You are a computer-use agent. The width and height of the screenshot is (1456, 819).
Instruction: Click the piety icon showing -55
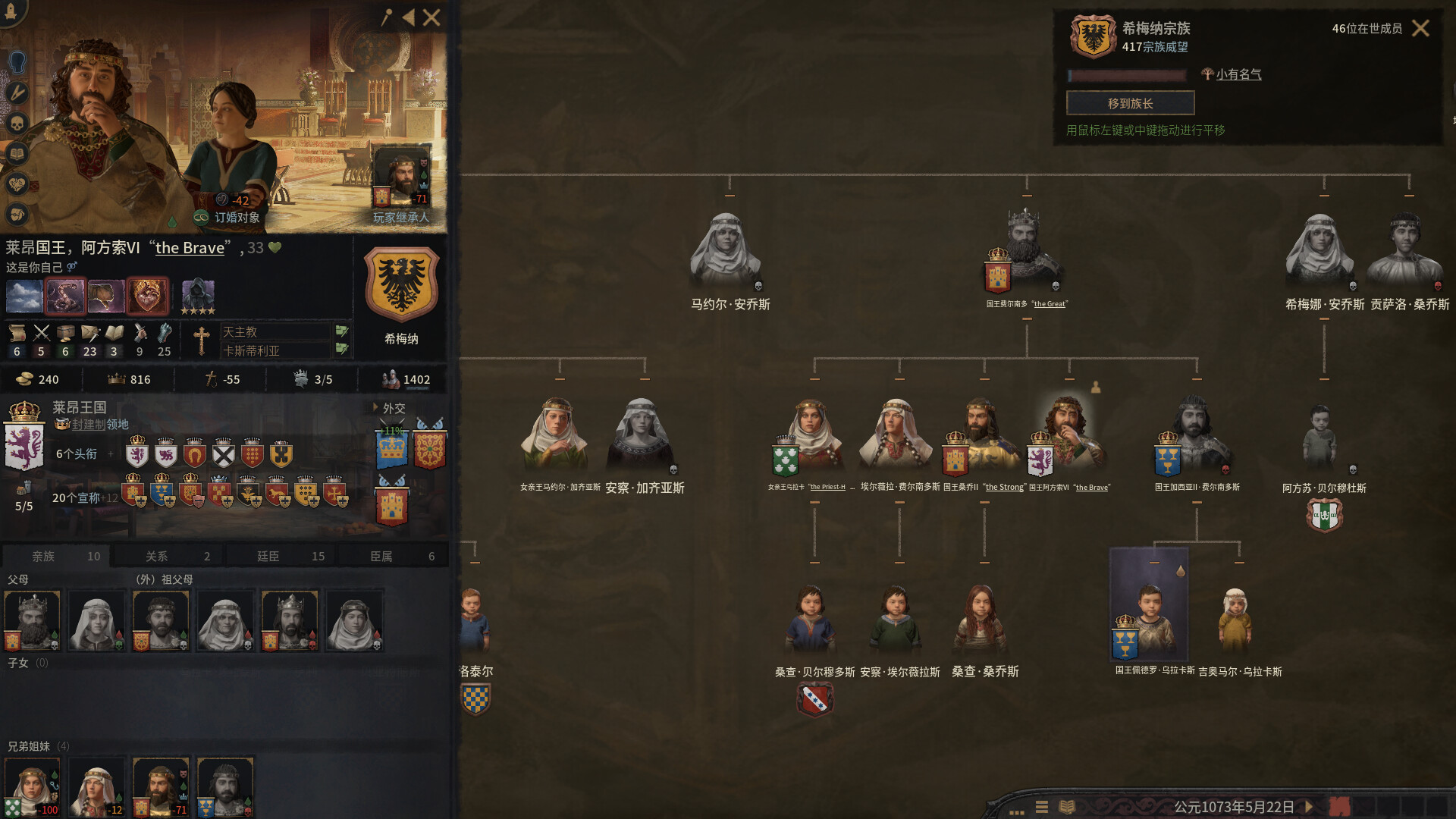[x=210, y=379]
